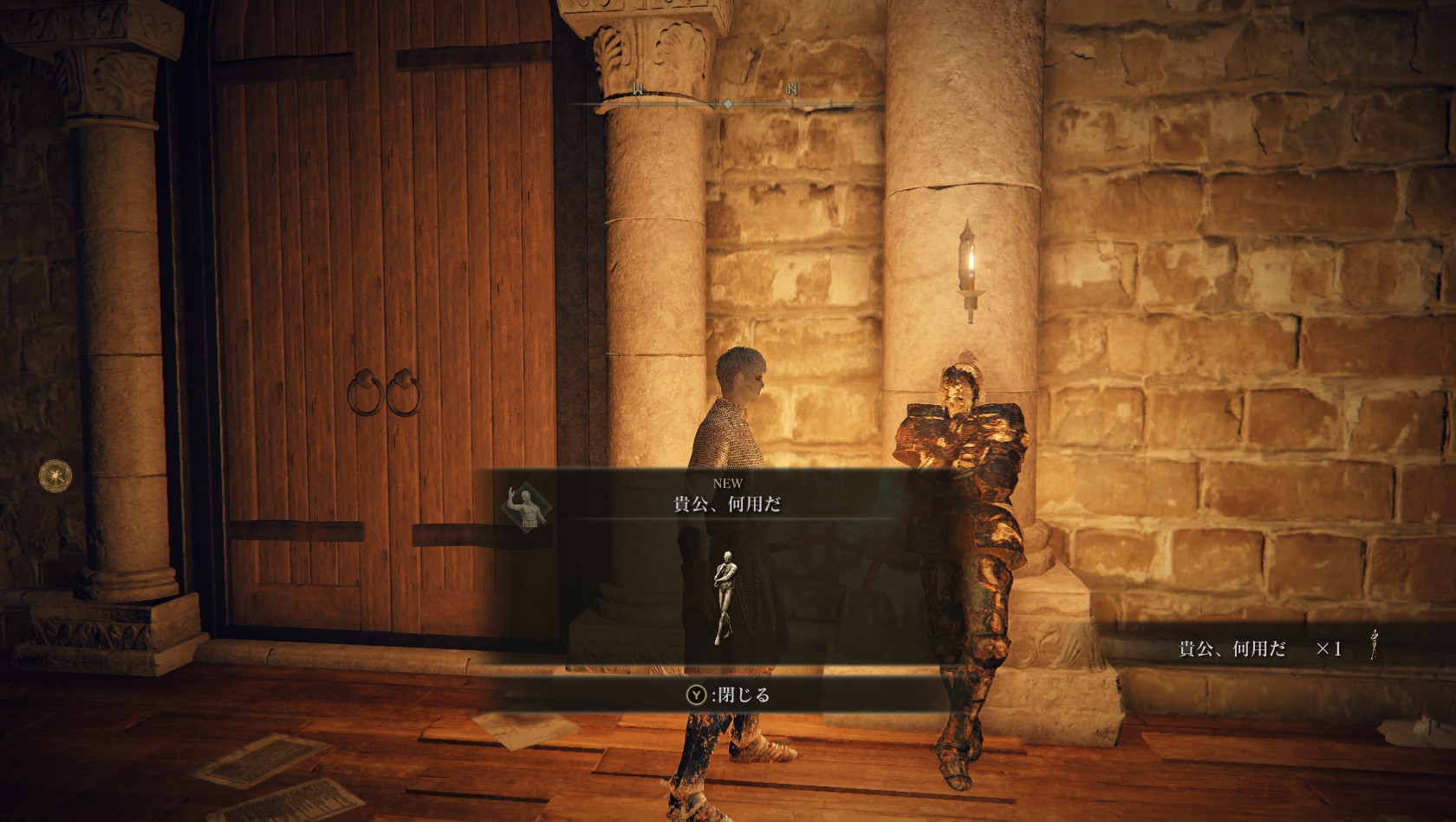This screenshot has height=822, width=1456.
Task: Select the waving gesture icon in the popup
Action: (527, 508)
